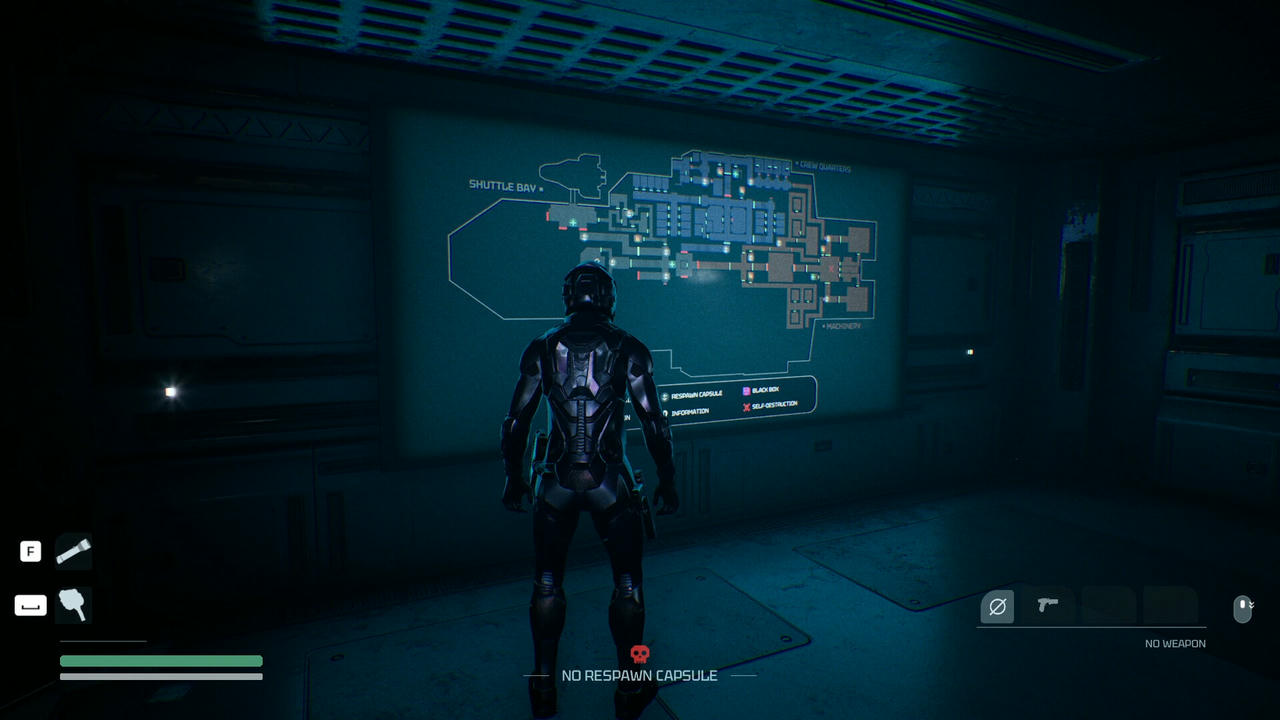Select the hammer tool icon above the health bar
This screenshot has height=720, width=1280.
[x=73, y=605]
